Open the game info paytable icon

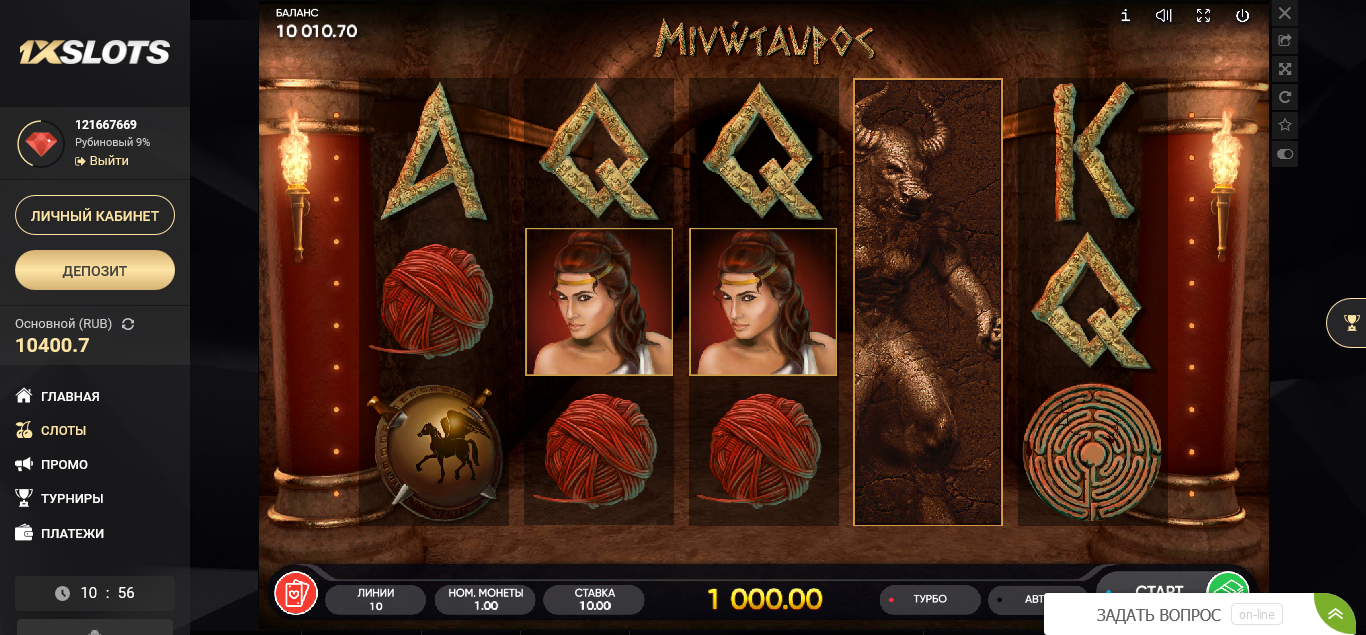[1125, 15]
